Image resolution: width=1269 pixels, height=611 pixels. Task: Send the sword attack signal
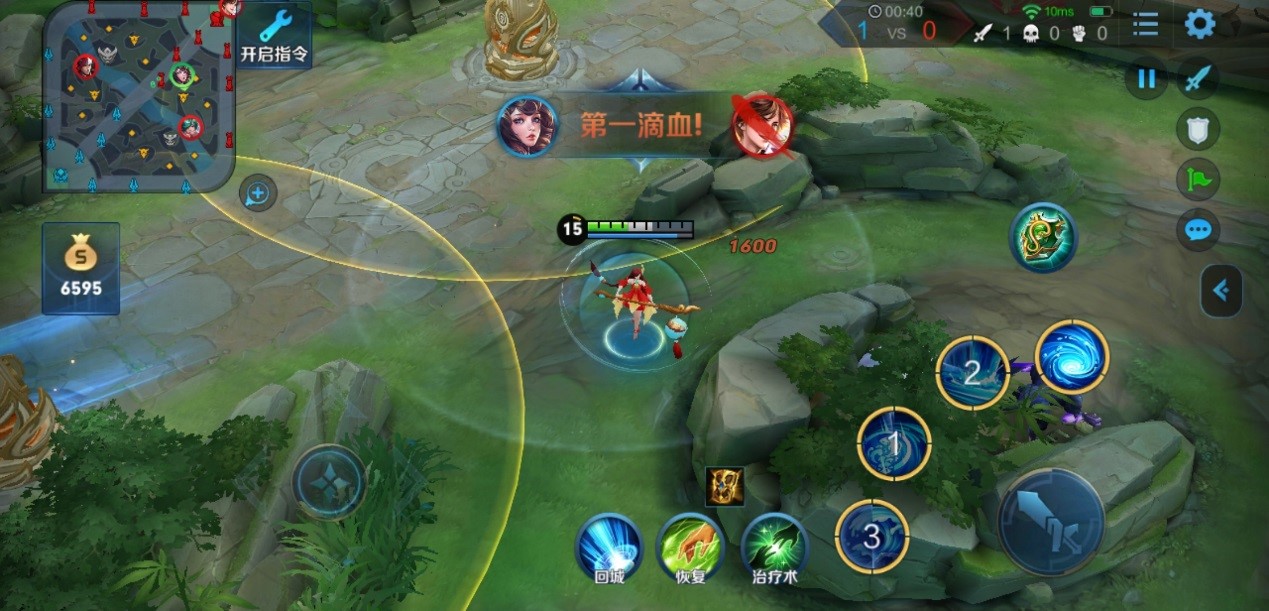[1197, 79]
